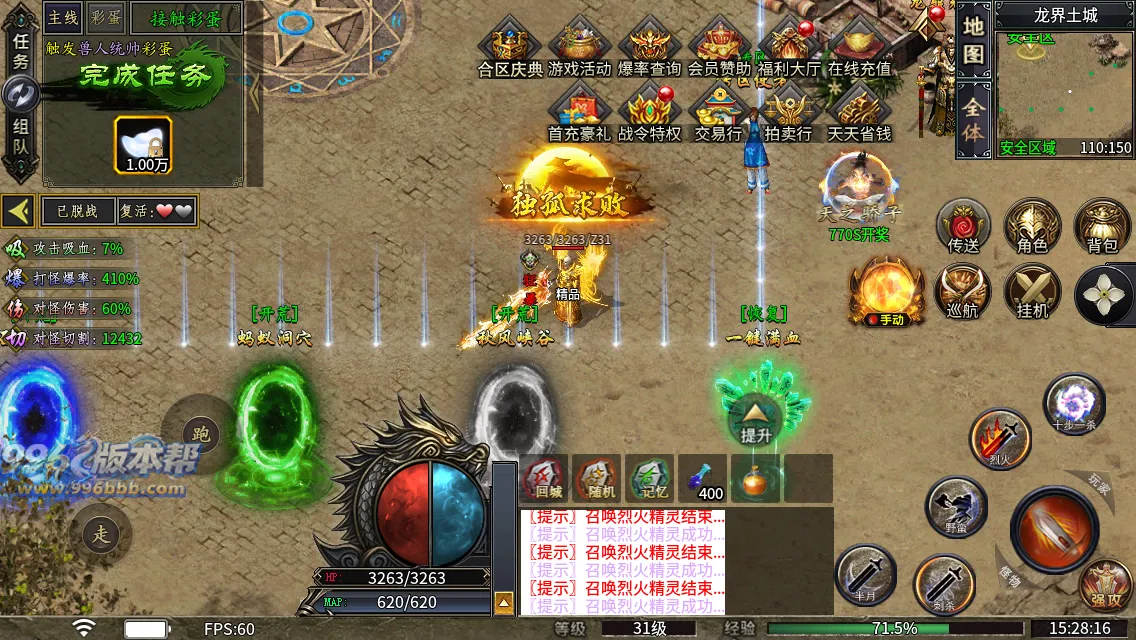Open the 背包 backpack
Image resolution: width=1136 pixels, height=640 pixels.
[1102, 226]
